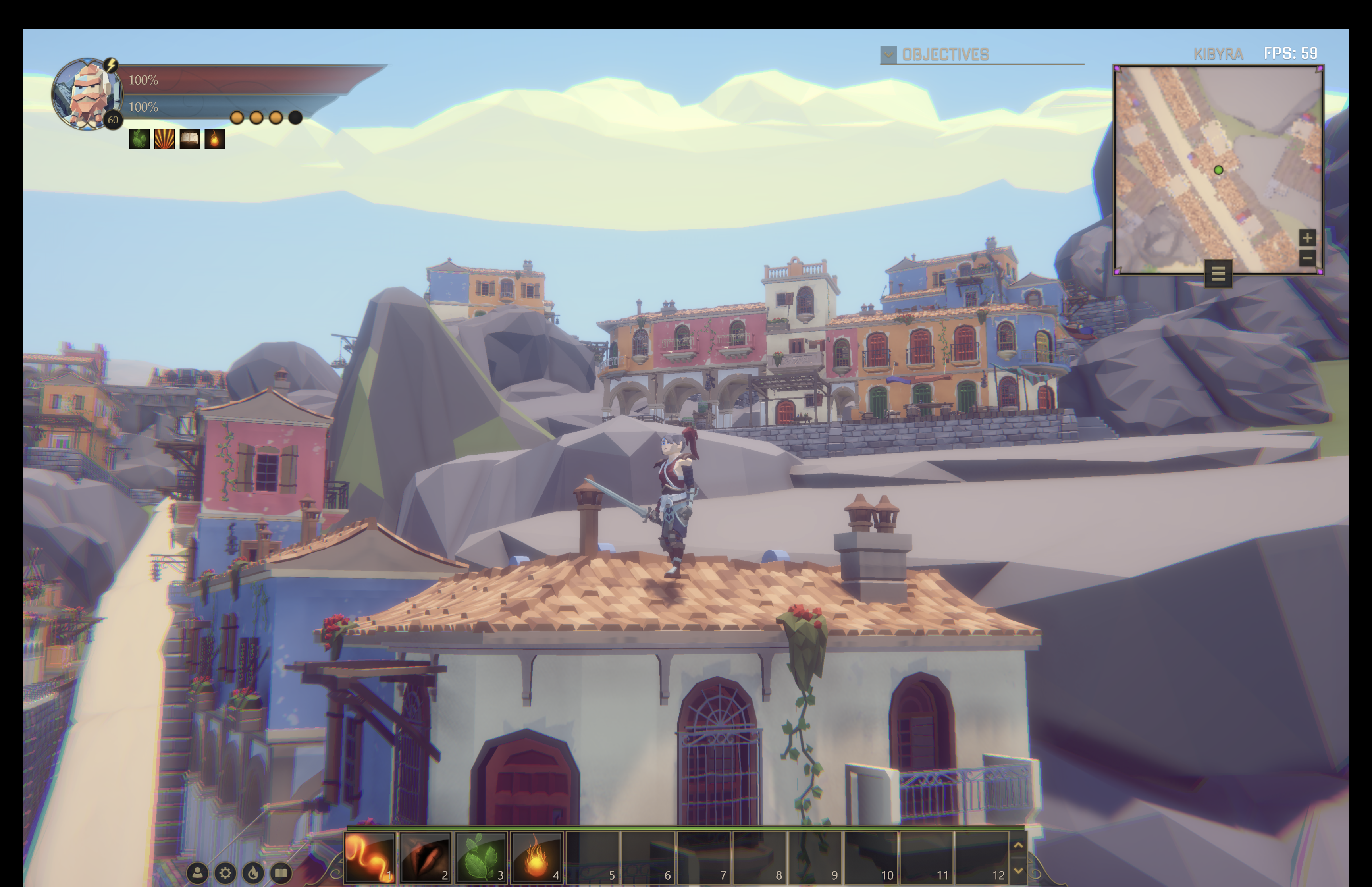Switch hotbar page with the up arrow
Screen dimensions: 1372x887
[x=1018, y=845]
